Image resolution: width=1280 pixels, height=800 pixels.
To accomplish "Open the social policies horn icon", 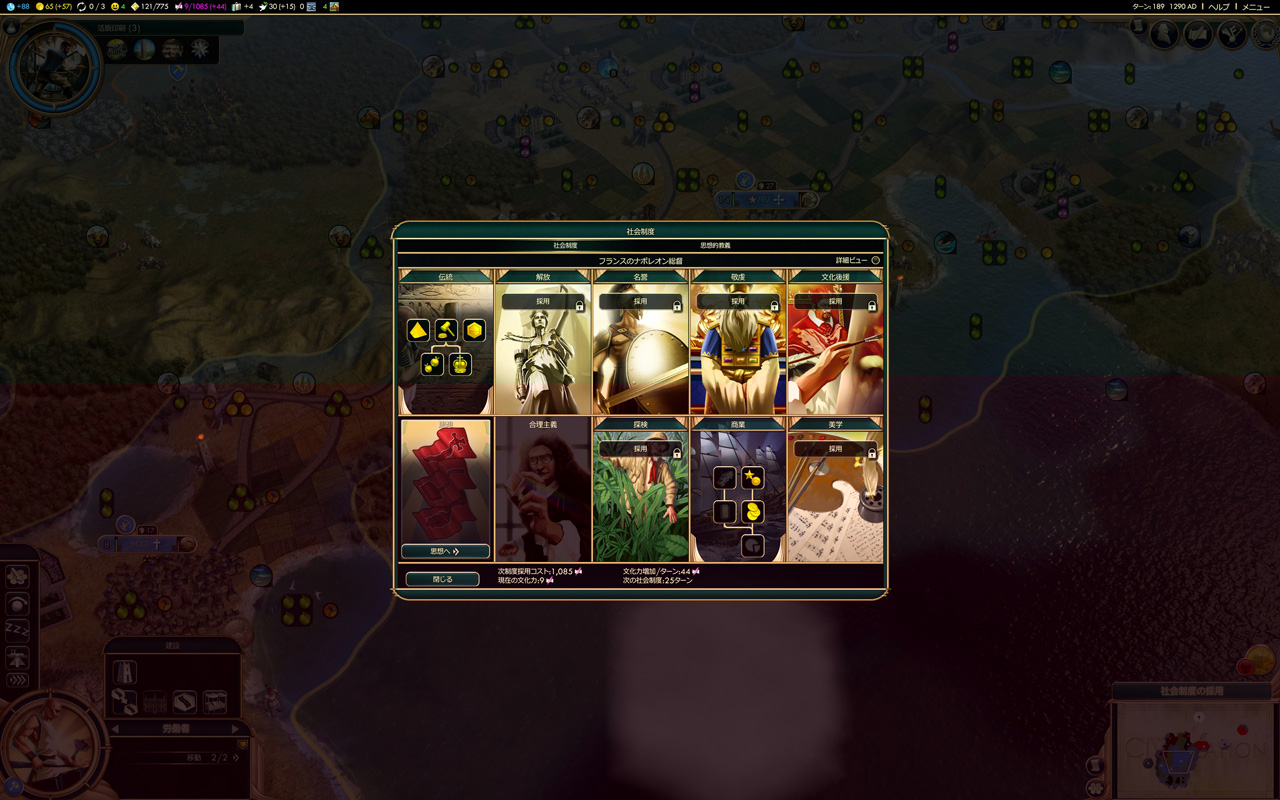I will pyautogui.click(x=1231, y=35).
